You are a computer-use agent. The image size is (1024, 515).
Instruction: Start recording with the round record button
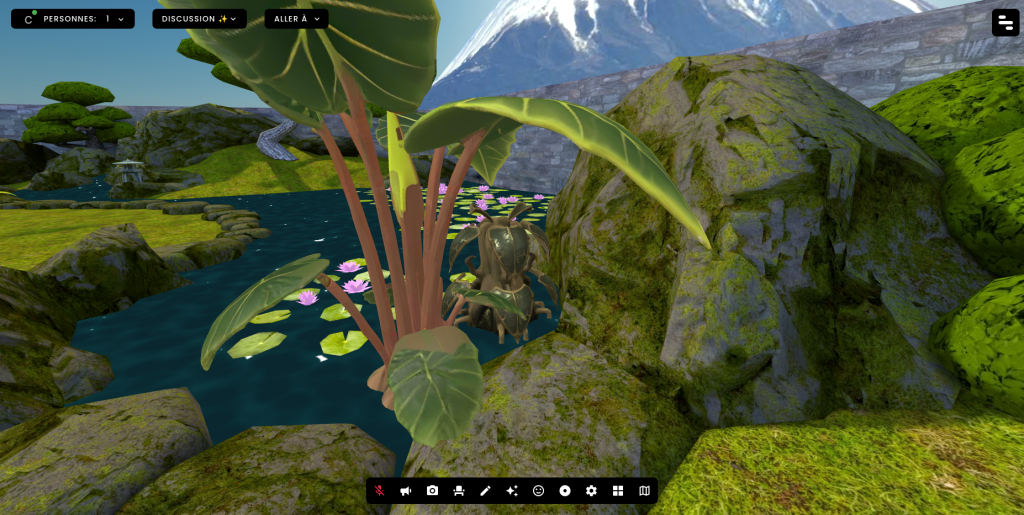point(565,491)
